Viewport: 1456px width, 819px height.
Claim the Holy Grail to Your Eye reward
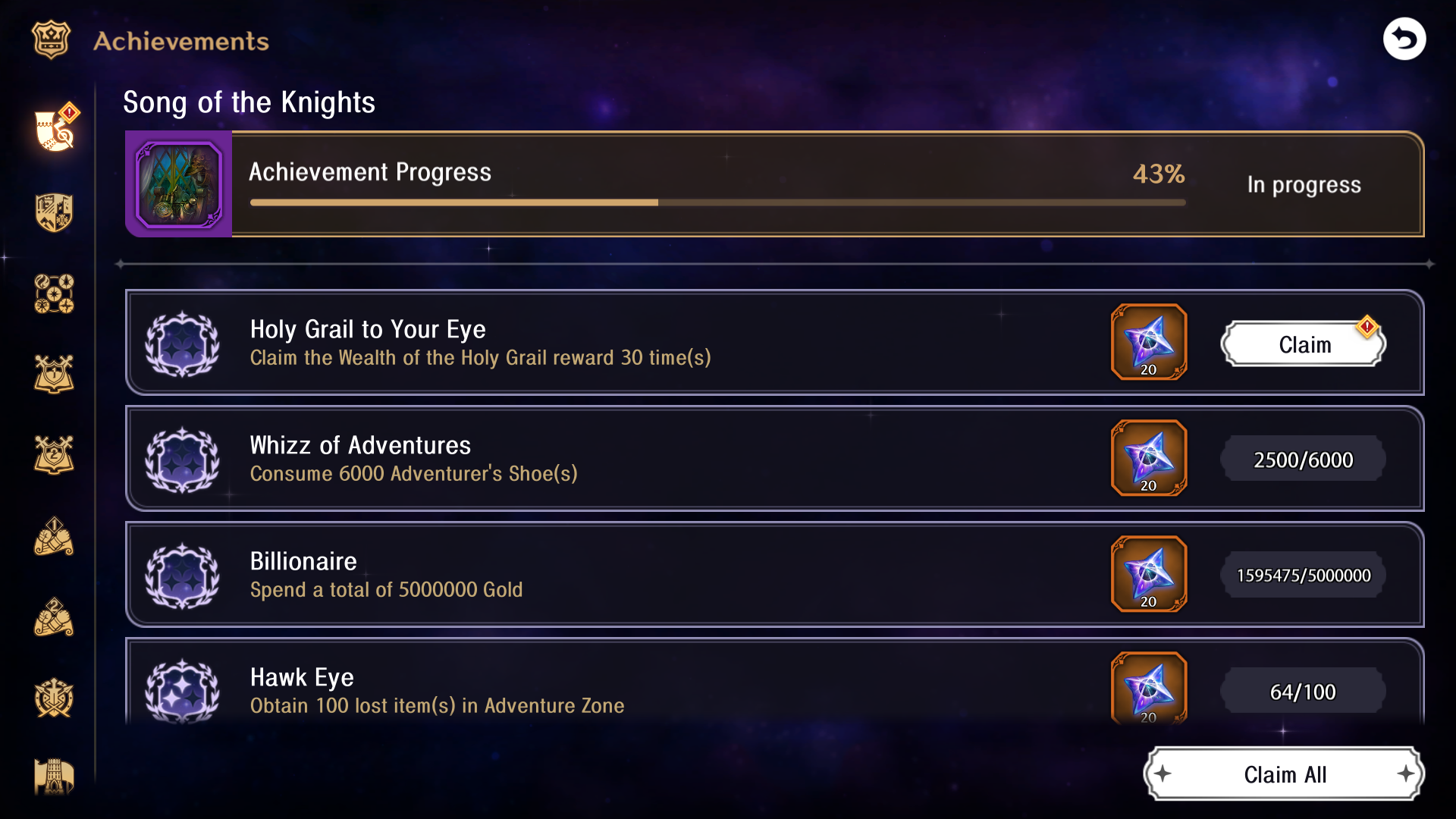1303,345
